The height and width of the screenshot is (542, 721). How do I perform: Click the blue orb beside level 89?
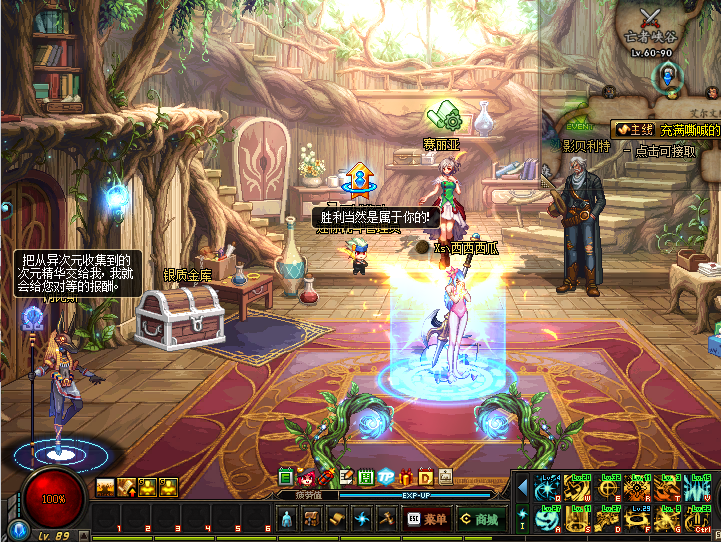click(16, 530)
